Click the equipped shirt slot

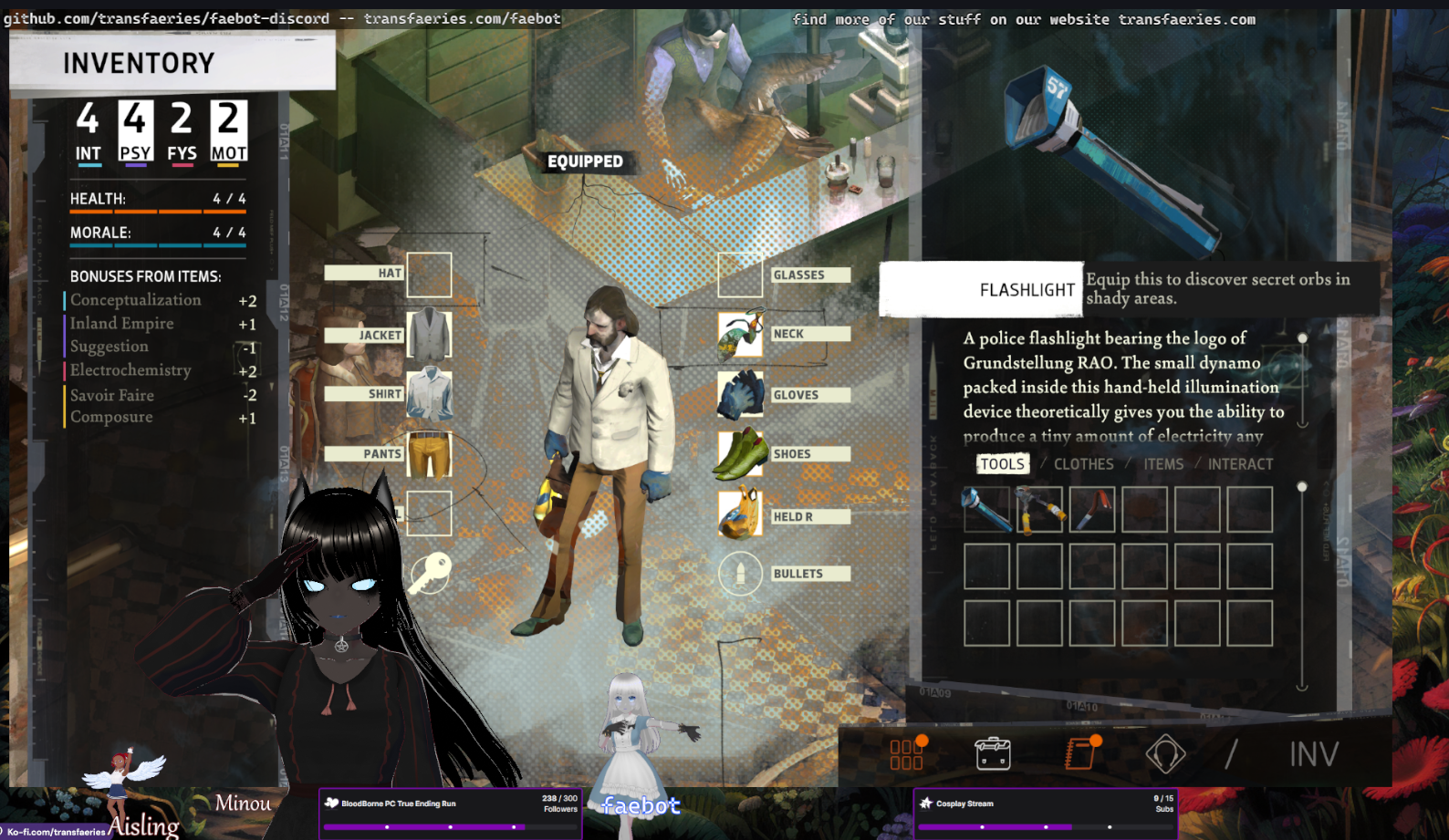(429, 394)
